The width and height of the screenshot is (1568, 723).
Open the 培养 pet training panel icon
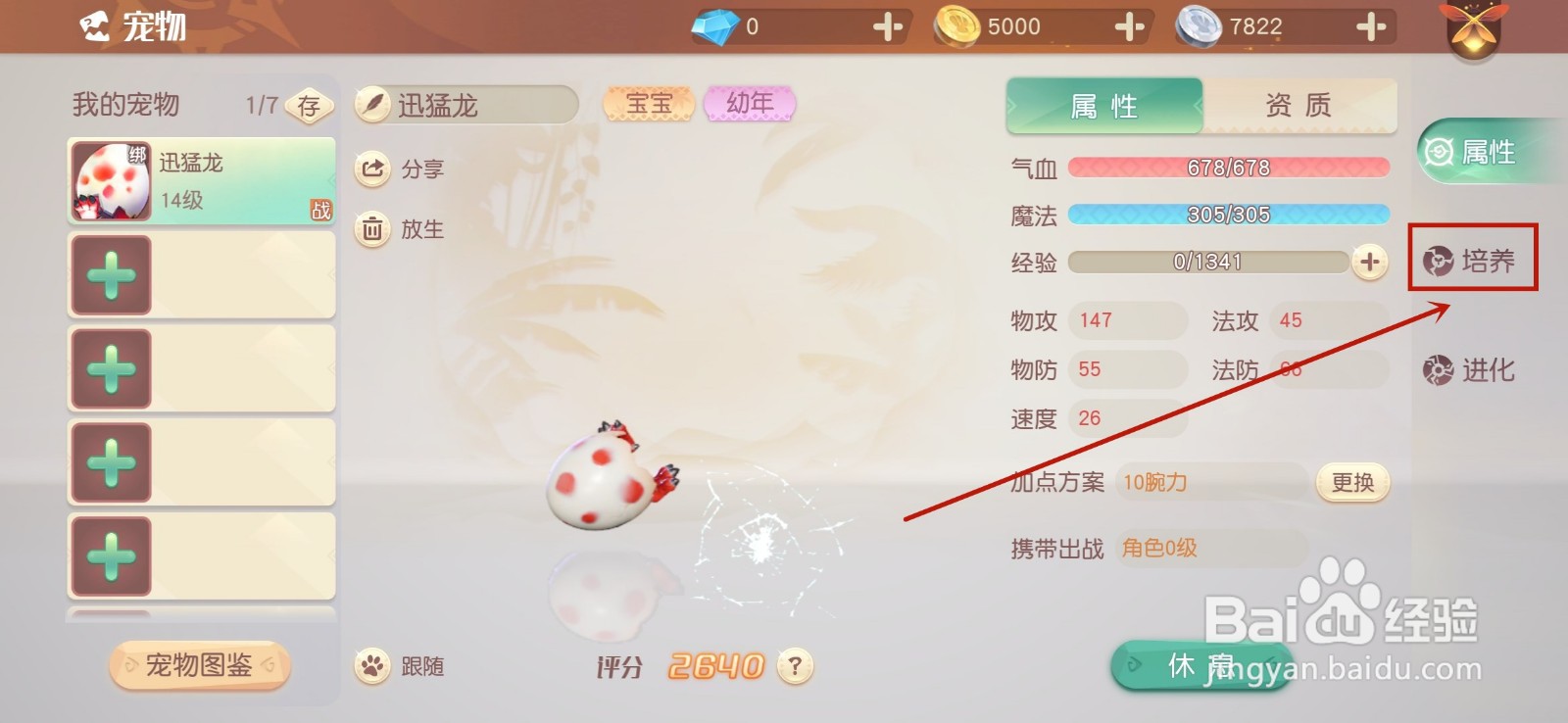1437,261
